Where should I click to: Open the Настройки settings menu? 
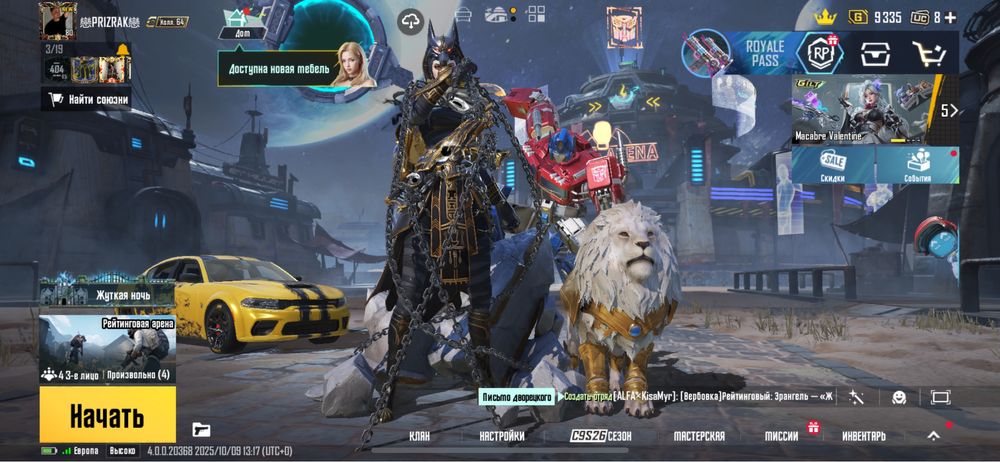point(501,436)
